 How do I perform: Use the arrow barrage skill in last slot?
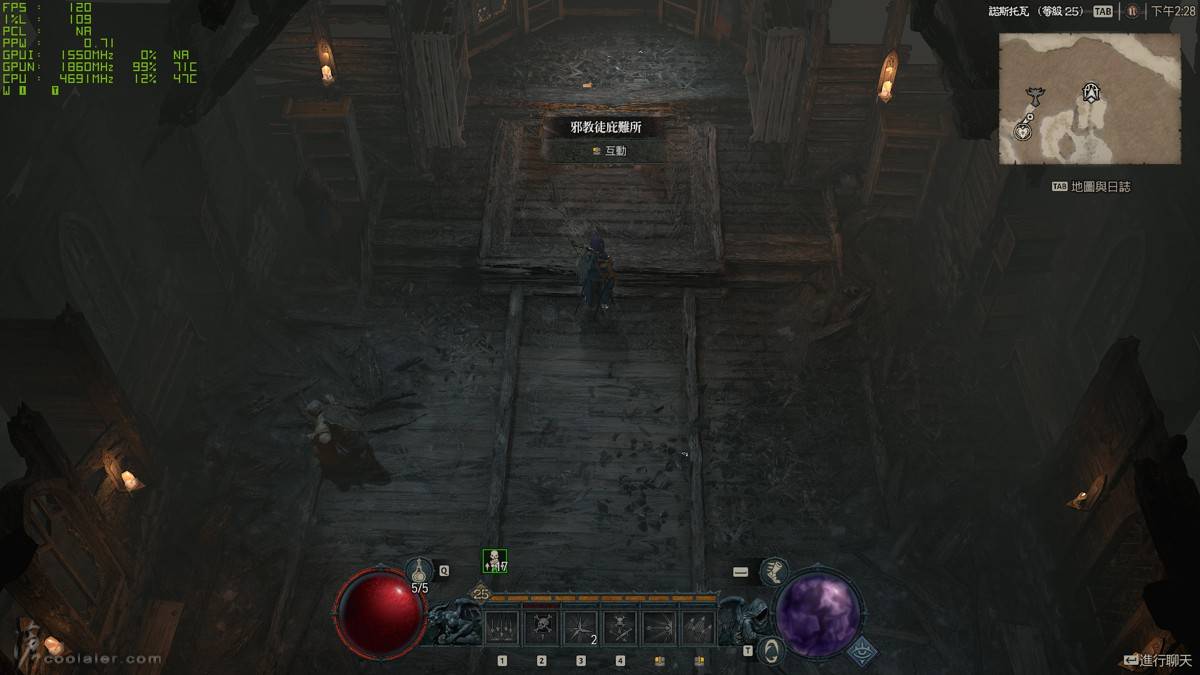tap(698, 627)
